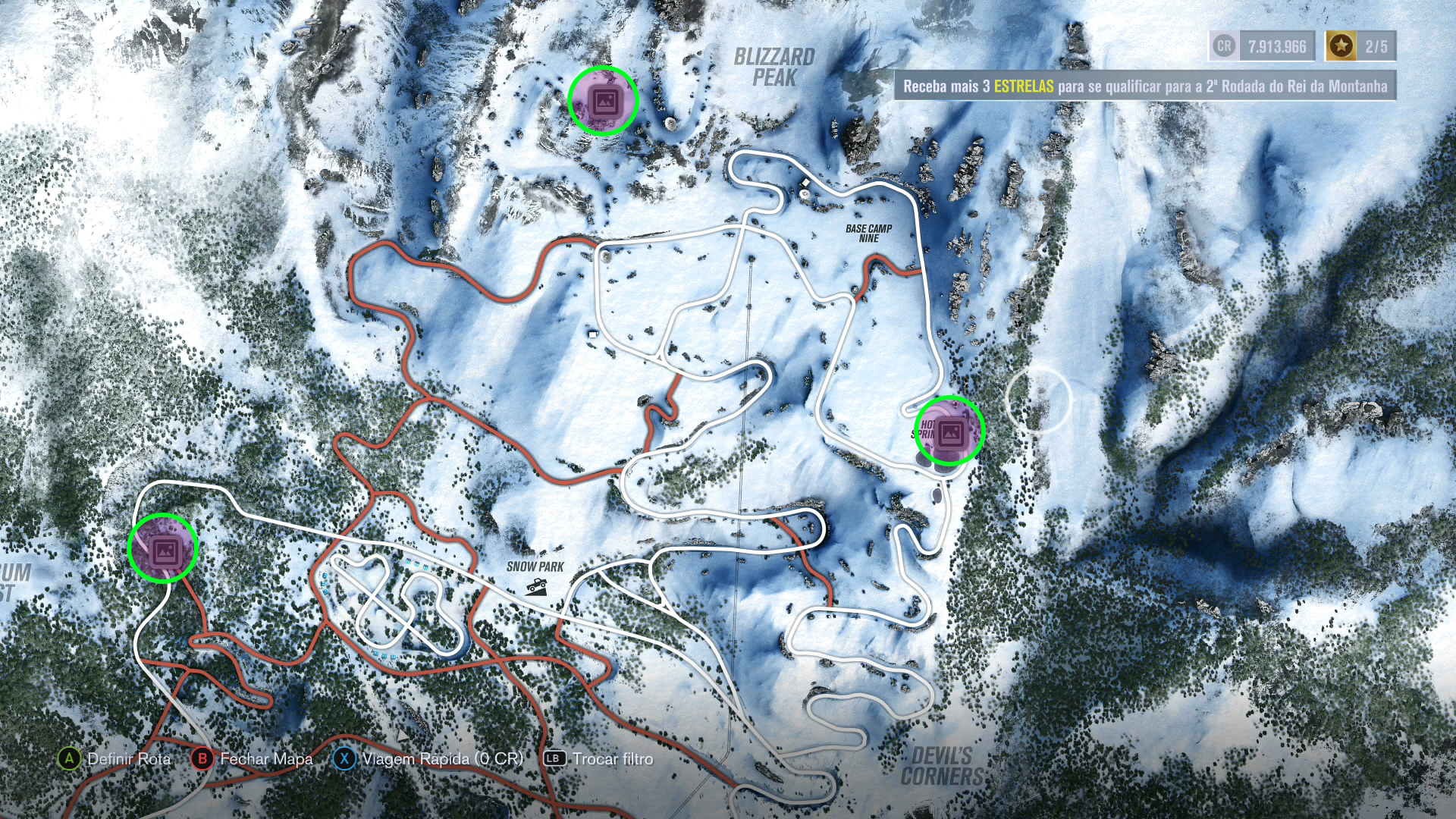Select the Snow Park vehicle icon
Viewport: 1456px width, 819px height.
point(537,585)
